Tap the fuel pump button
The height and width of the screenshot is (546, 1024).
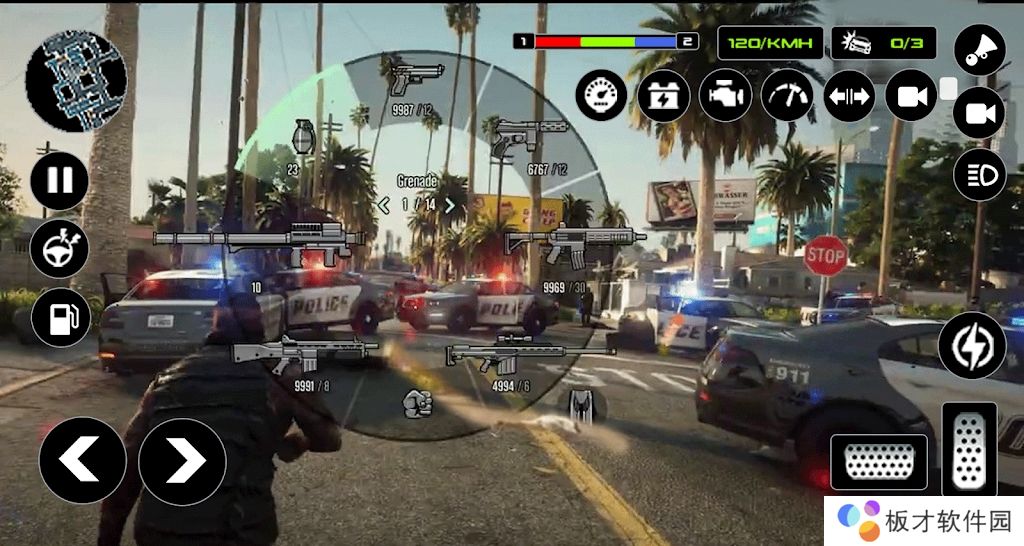pos(61,318)
